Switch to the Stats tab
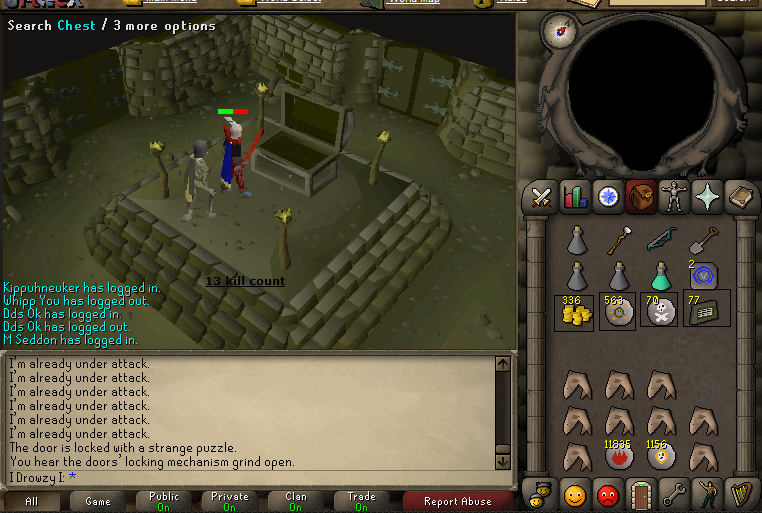The height and width of the screenshot is (513, 762). click(575, 197)
